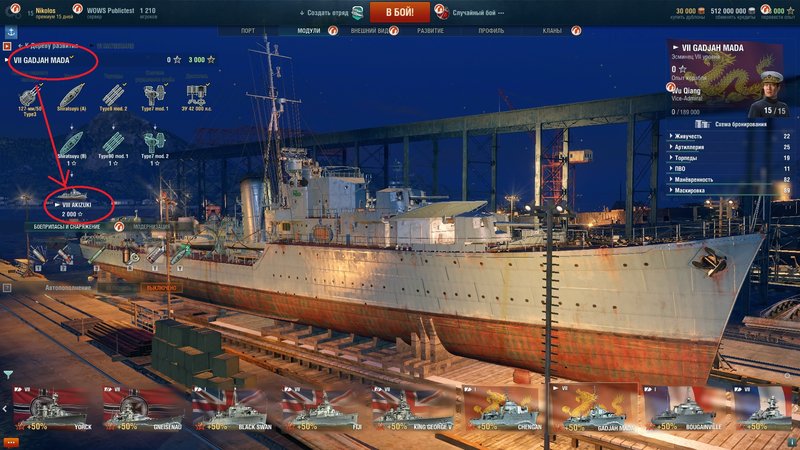The height and width of the screenshot is (450, 800).
Task: Go to the ПРОФИЛЬ tab
Action: tap(491, 31)
